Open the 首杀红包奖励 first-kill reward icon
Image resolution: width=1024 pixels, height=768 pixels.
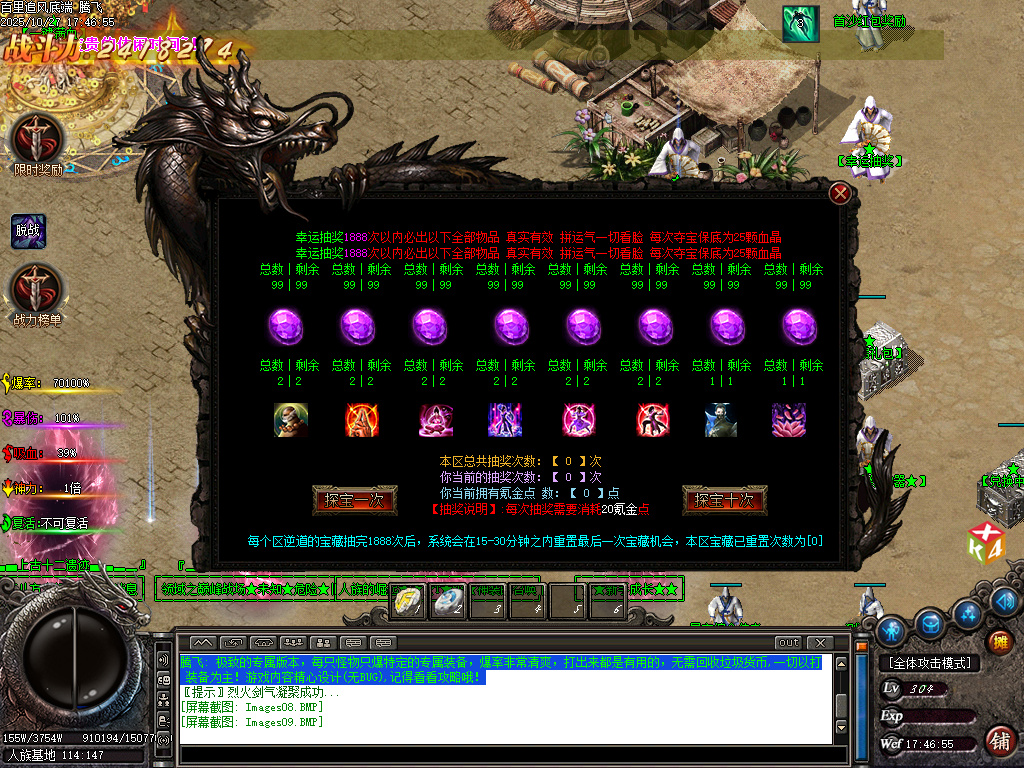(800, 24)
